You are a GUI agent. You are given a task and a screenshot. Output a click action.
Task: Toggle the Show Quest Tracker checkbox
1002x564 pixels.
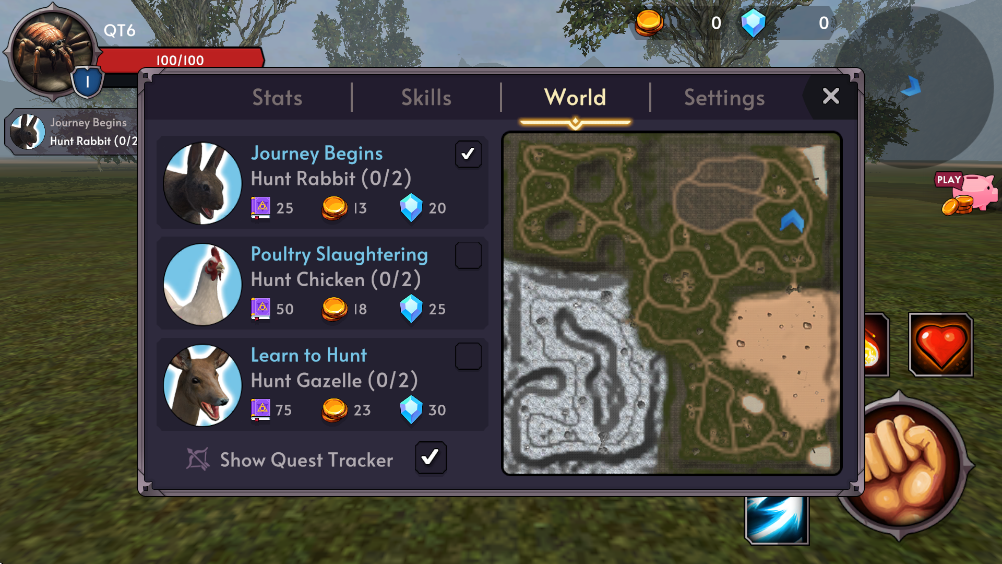[x=430, y=458]
